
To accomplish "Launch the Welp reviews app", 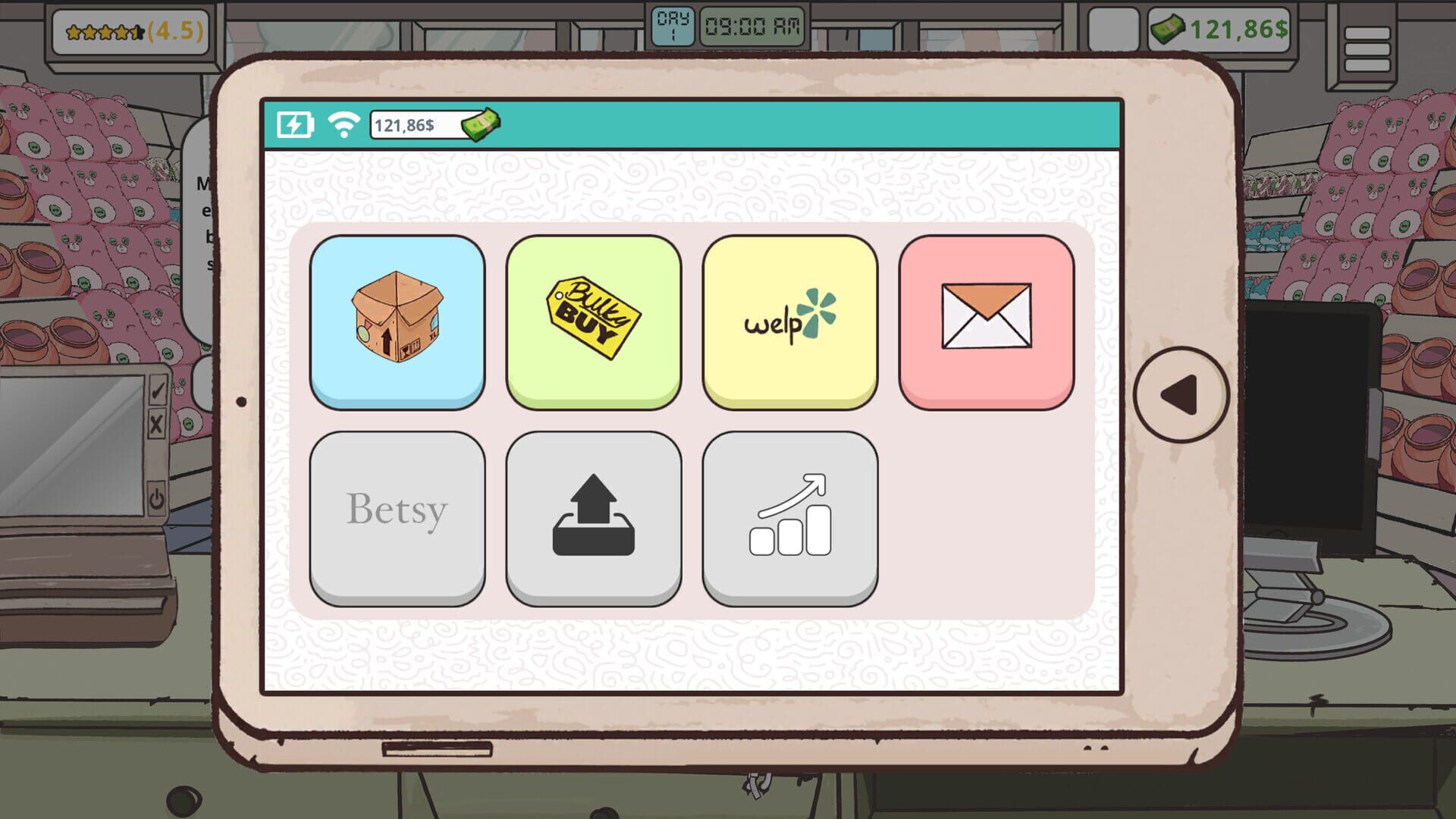I will [x=790, y=318].
